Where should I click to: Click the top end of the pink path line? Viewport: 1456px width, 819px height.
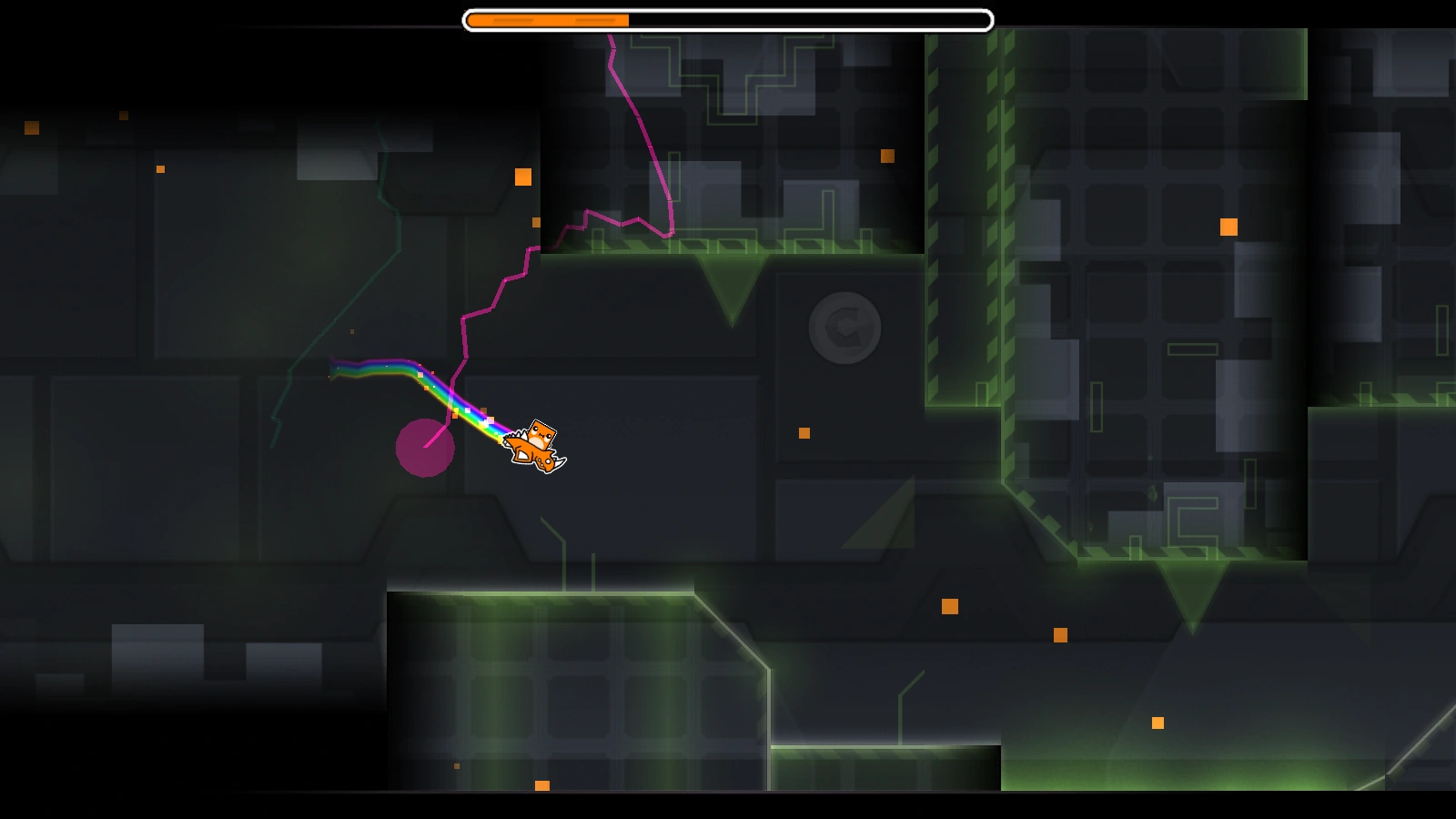(608, 35)
